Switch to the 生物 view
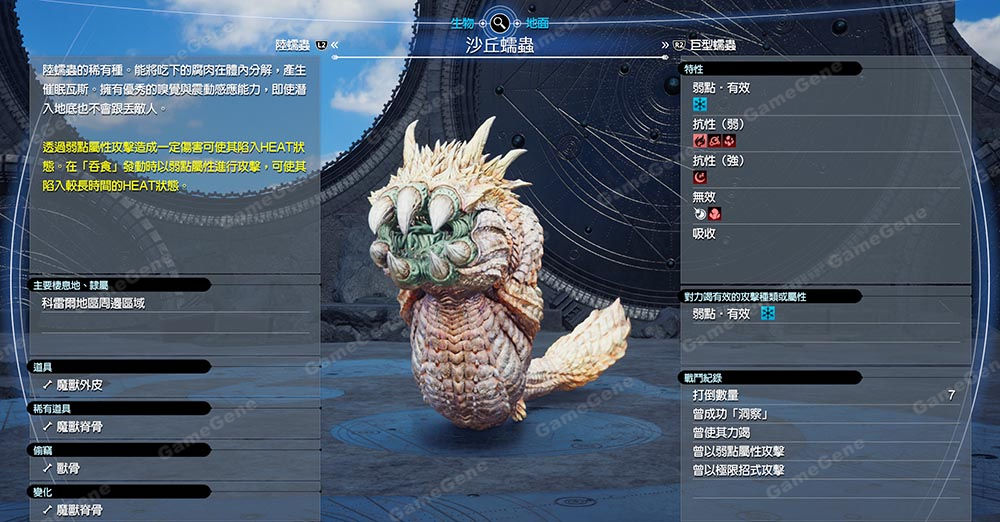This screenshot has height=522, width=1000. [462, 22]
